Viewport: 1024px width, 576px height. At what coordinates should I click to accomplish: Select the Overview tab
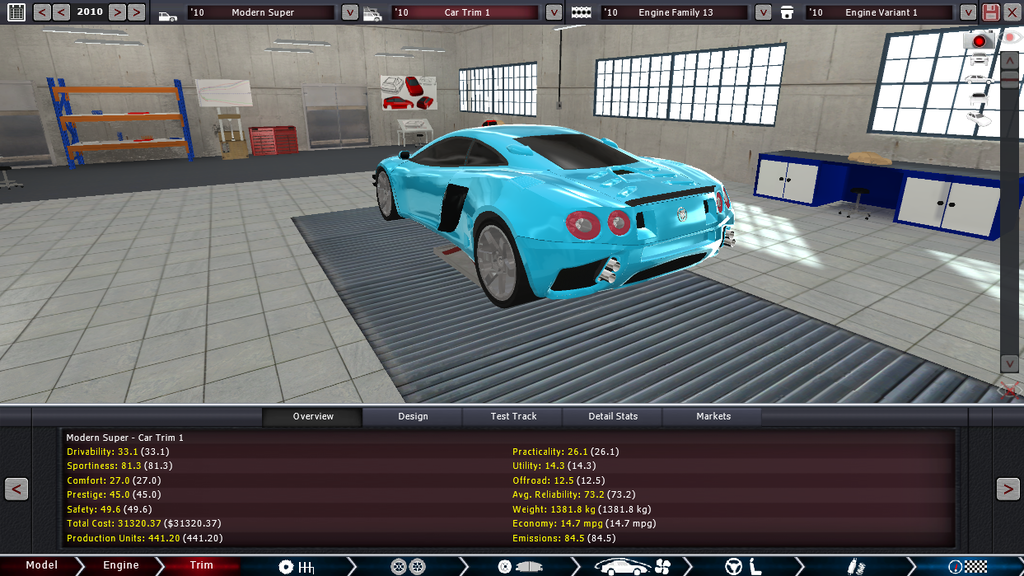tap(313, 416)
